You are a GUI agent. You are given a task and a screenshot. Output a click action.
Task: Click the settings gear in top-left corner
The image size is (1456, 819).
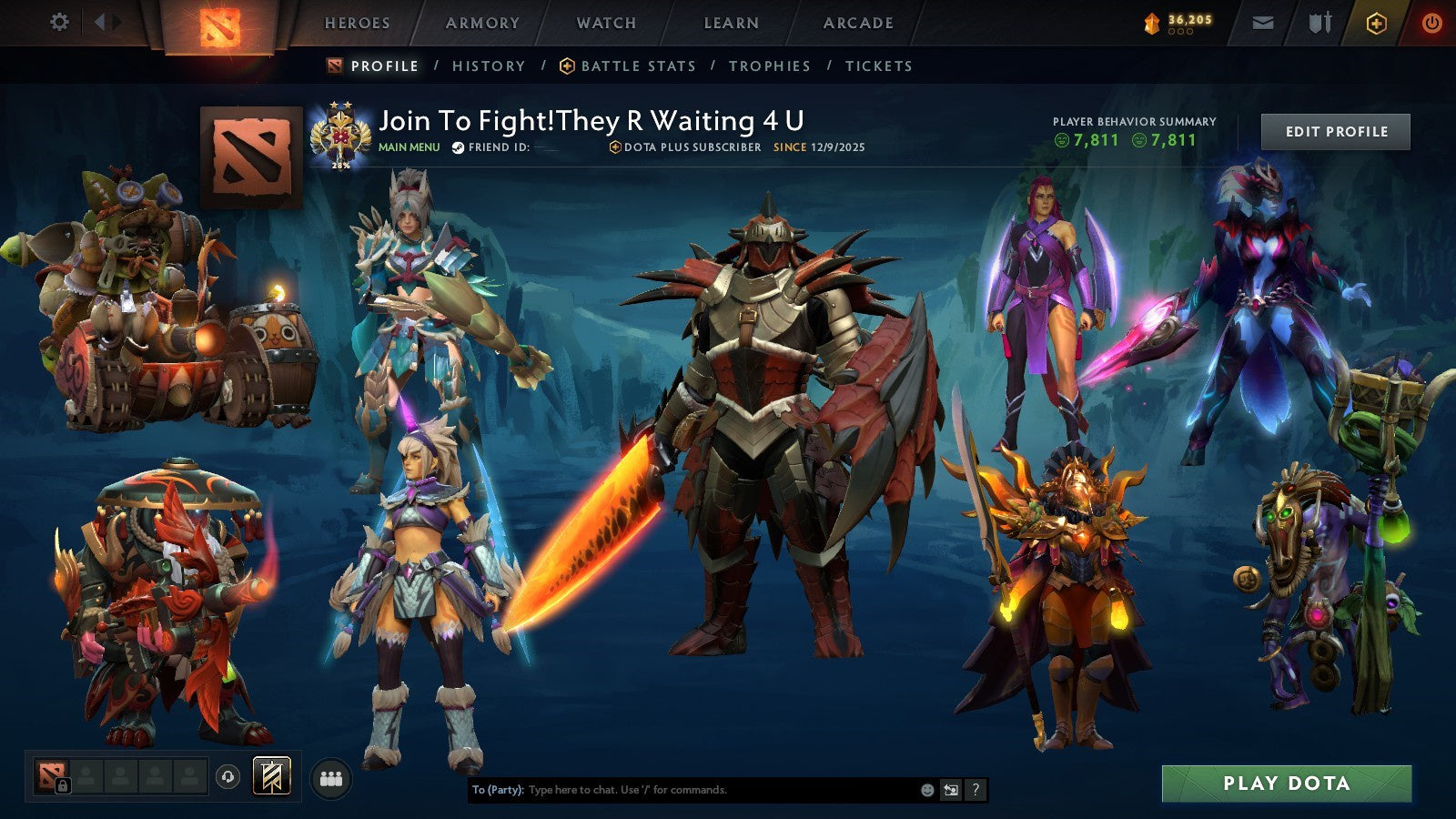coord(59,20)
